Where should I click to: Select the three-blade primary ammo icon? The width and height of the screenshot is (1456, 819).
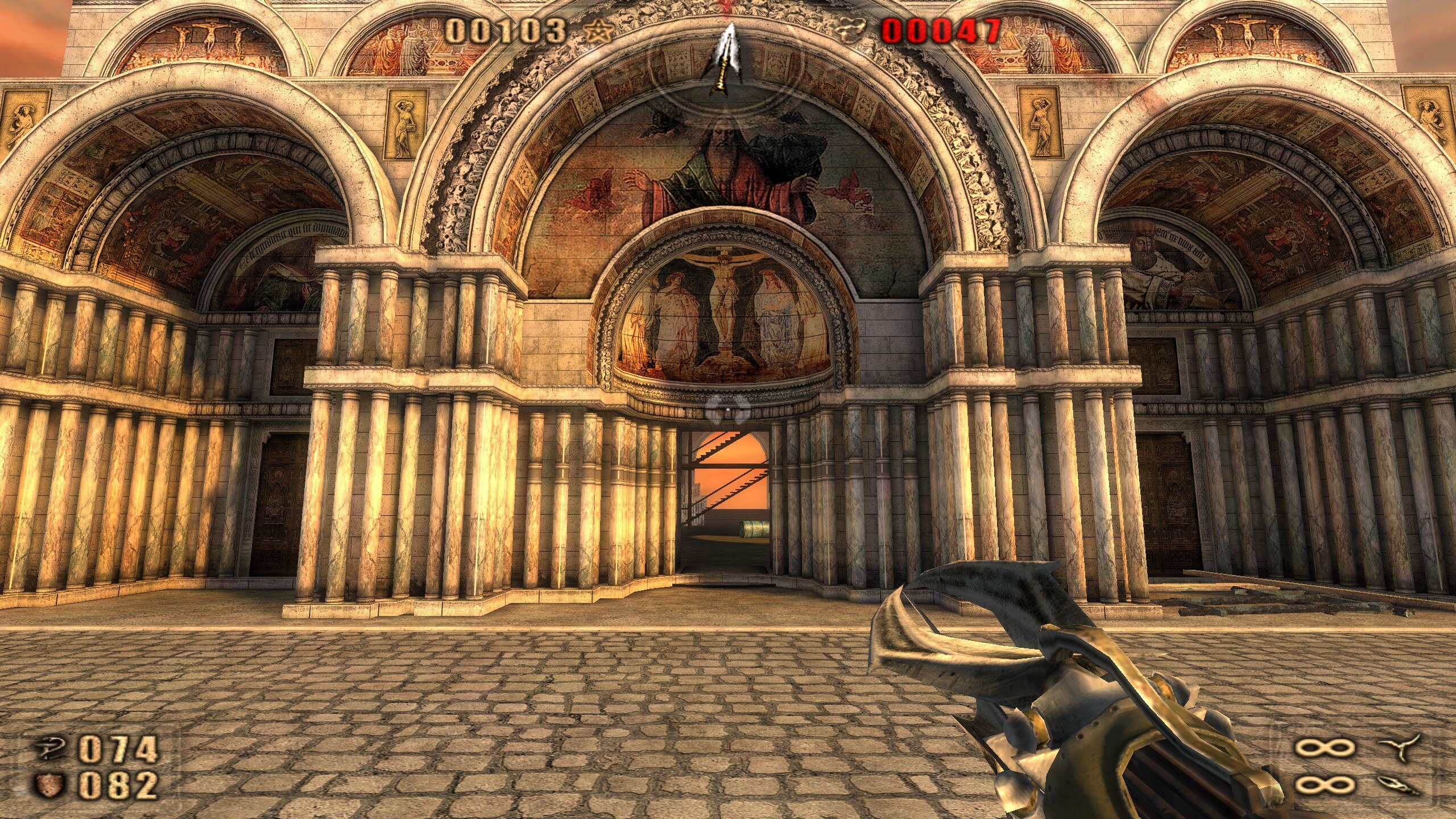click(1401, 747)
